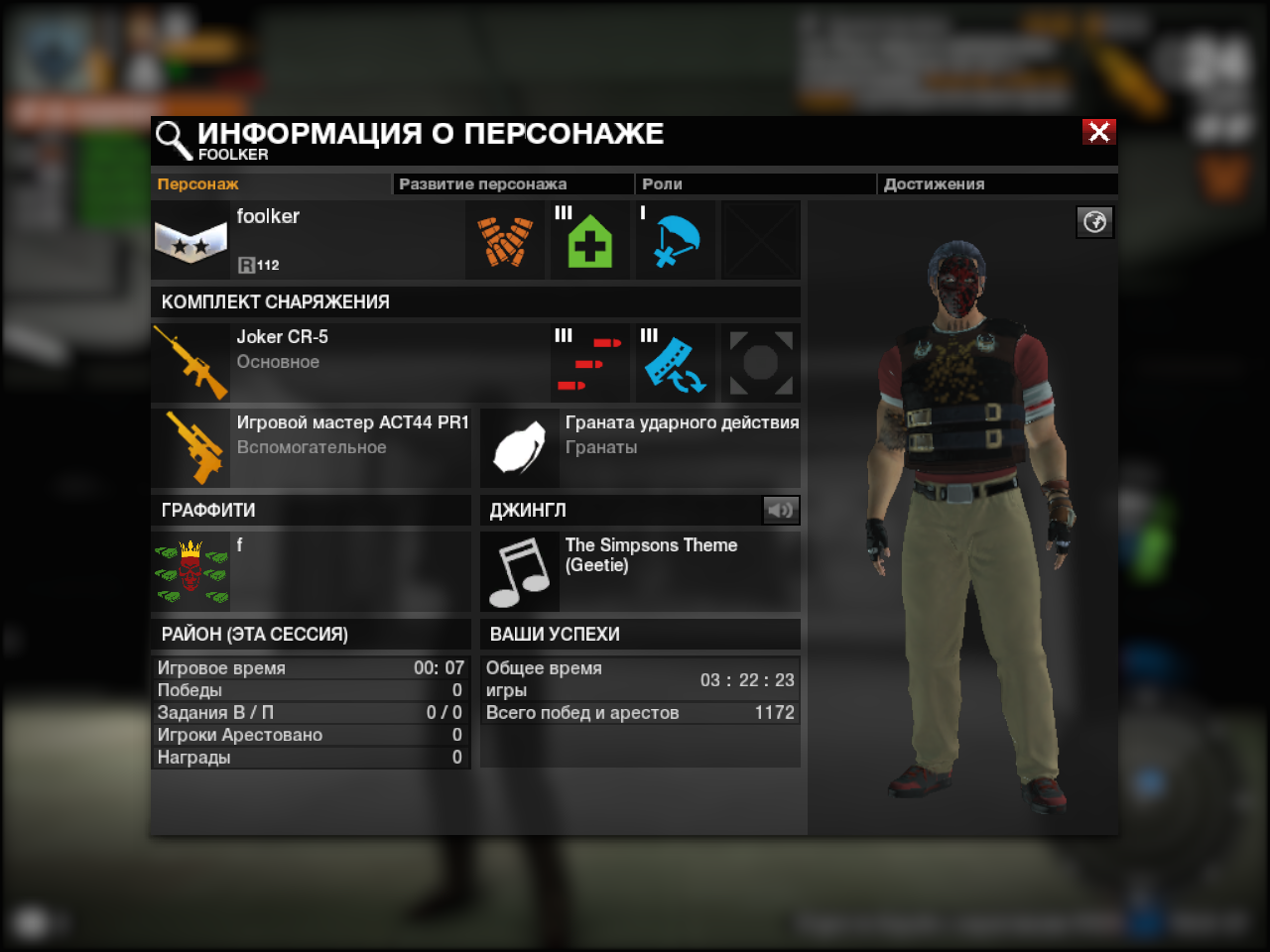The image size is (1270, 952).
Task: Select the orange ammo belt modification icon
Action: (505, 241)
